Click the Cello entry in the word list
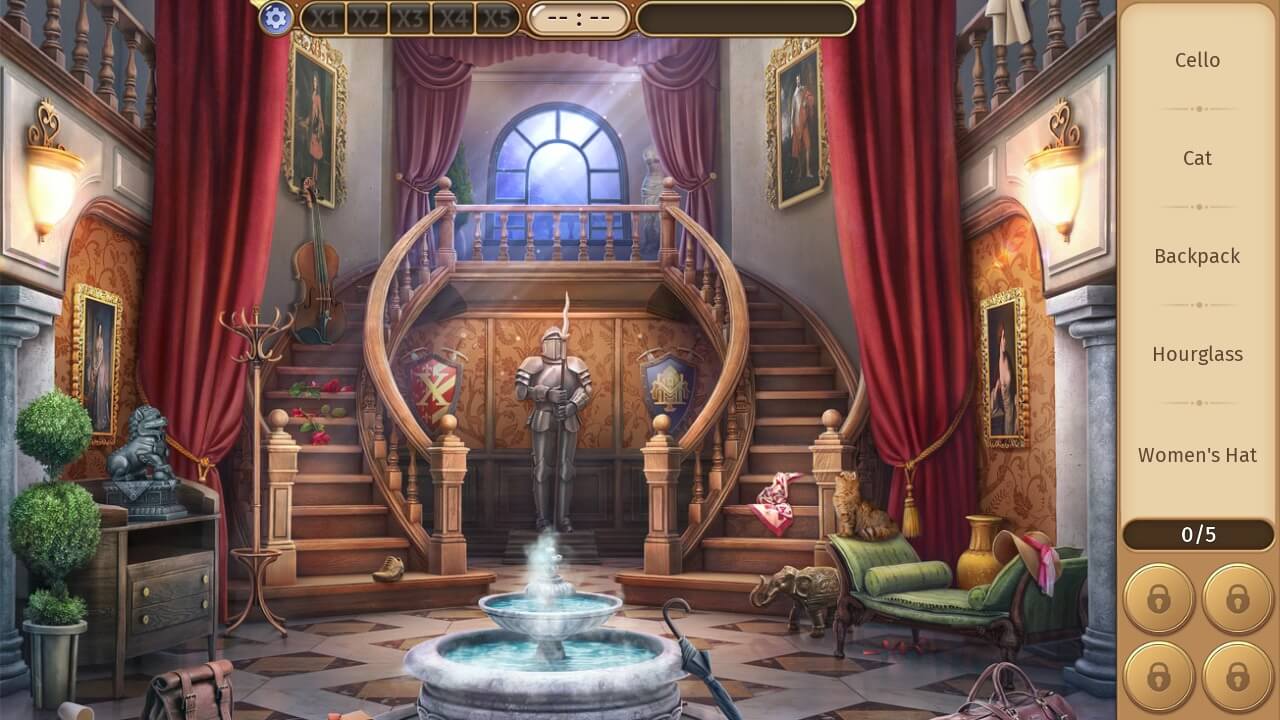 [1197, 60]
